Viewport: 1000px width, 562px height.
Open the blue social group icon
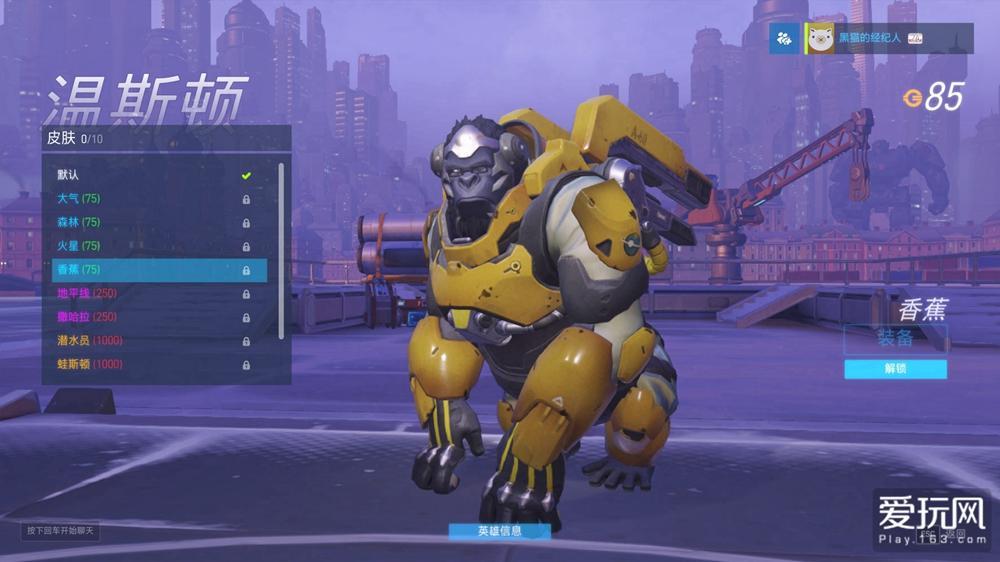click(x=785, y=38)
